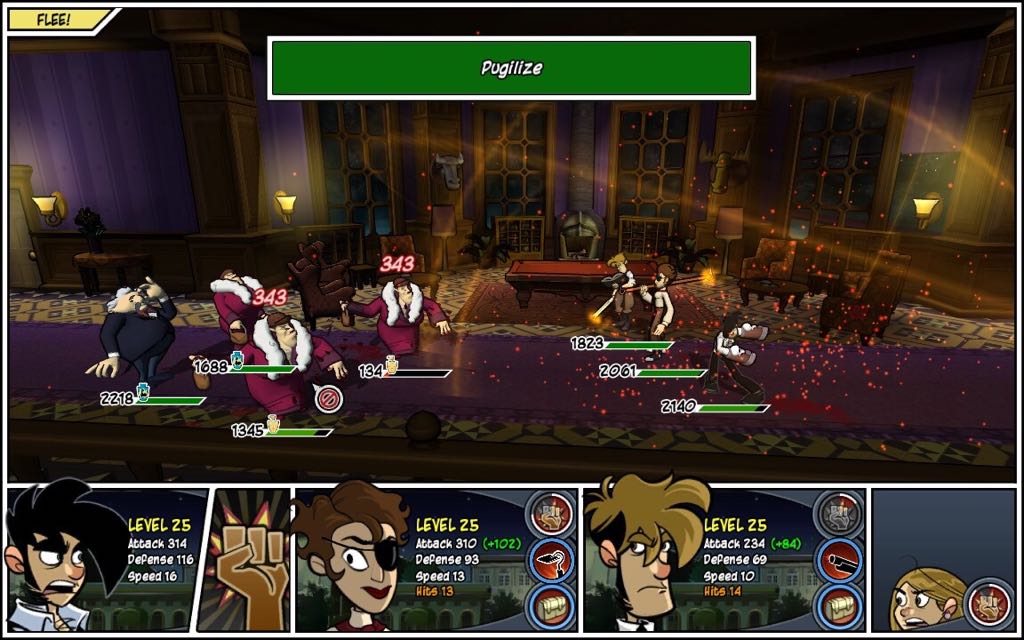Open the eyepatch woman's item chest
The image size is (1024, 640).
[551, 607]
